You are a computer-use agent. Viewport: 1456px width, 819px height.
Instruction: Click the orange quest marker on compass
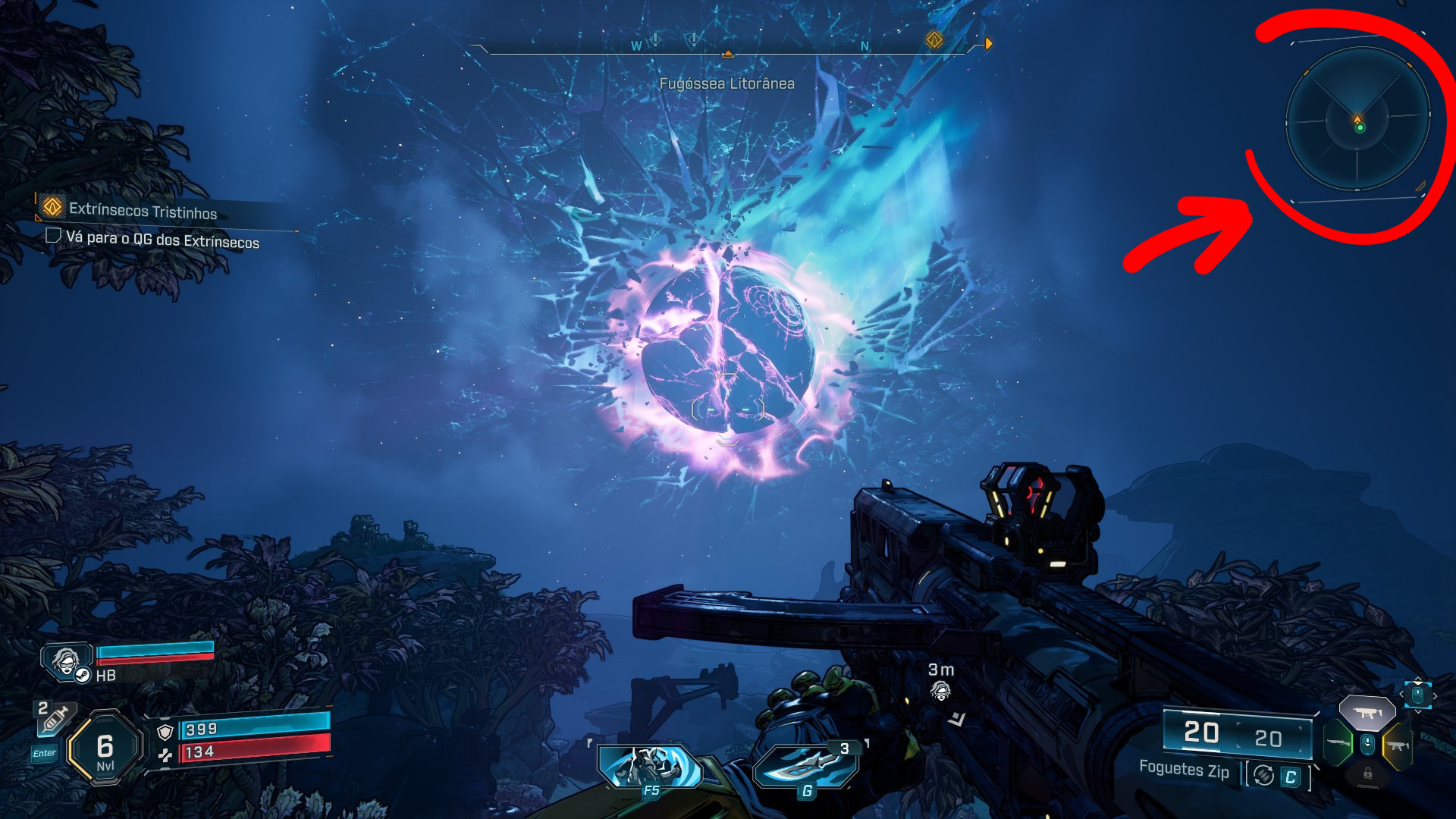point(934,39)
